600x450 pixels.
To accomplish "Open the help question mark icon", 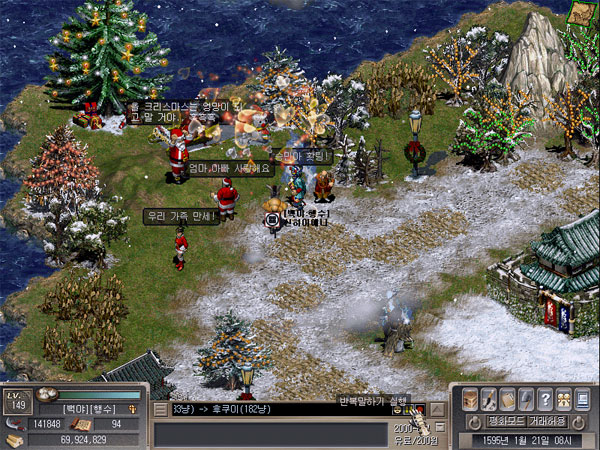I will coord(545,398).
